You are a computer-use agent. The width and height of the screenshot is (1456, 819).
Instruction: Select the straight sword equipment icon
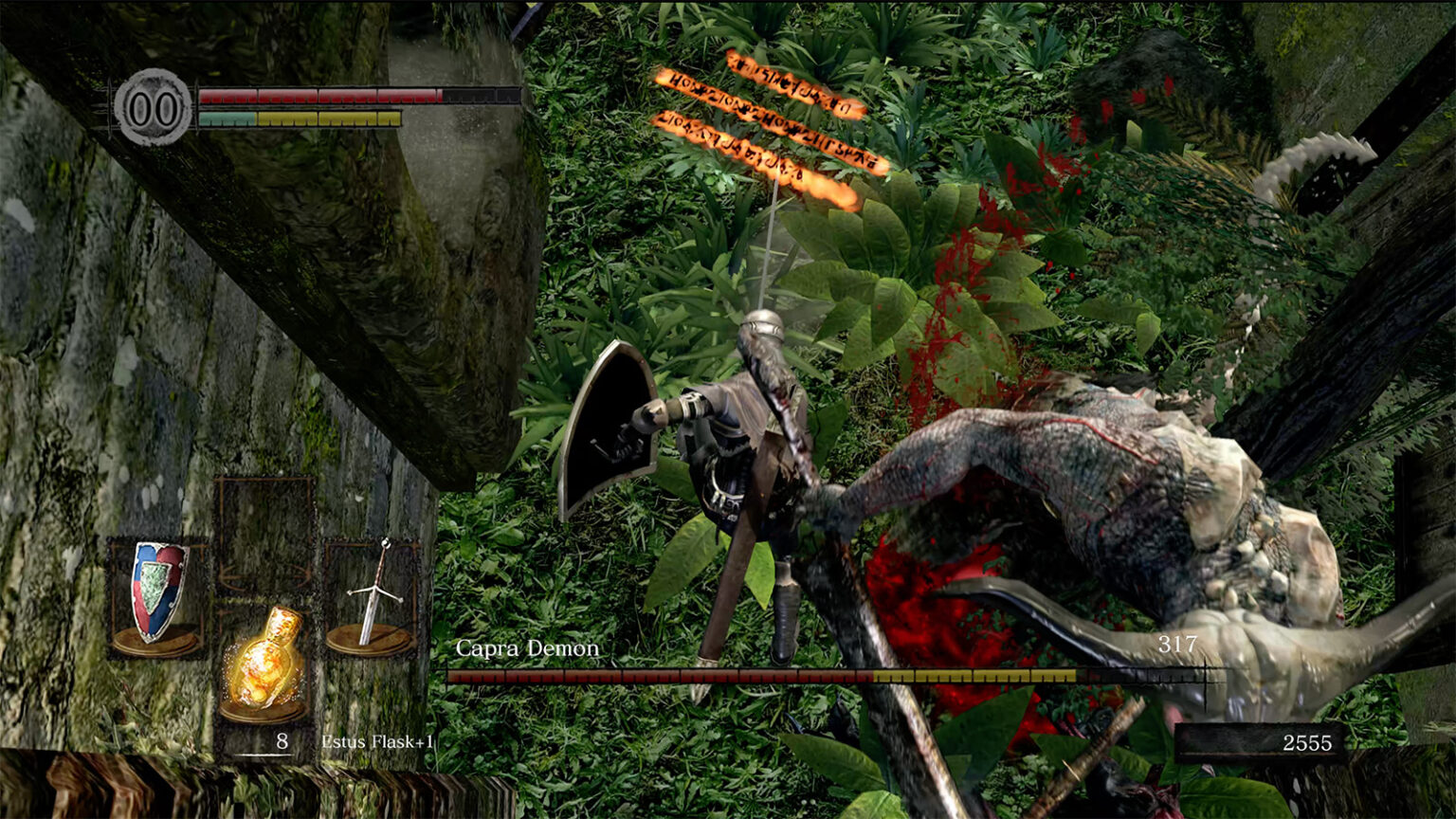(x=377, y=588)
